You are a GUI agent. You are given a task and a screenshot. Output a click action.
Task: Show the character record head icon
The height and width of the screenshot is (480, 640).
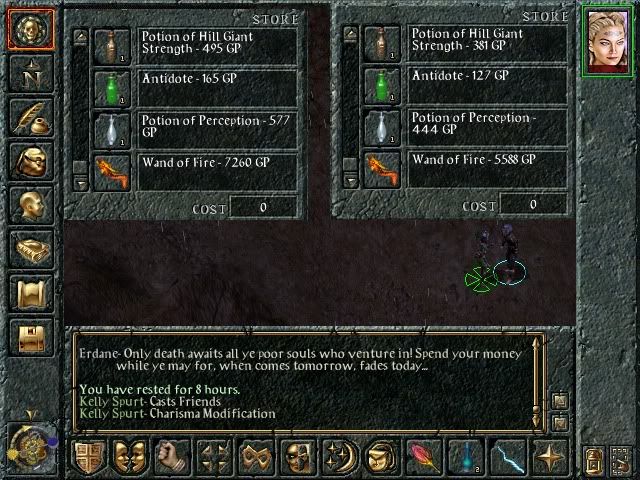pyautogui.click(x=30, y=205)
